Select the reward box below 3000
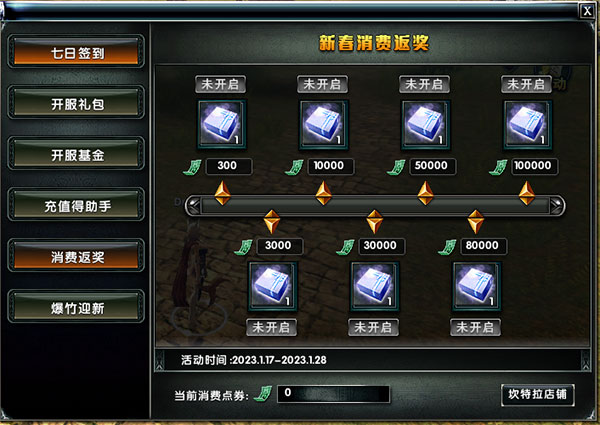Image resolution: width=600 pixels, height=425 pixels. point(272,287)
